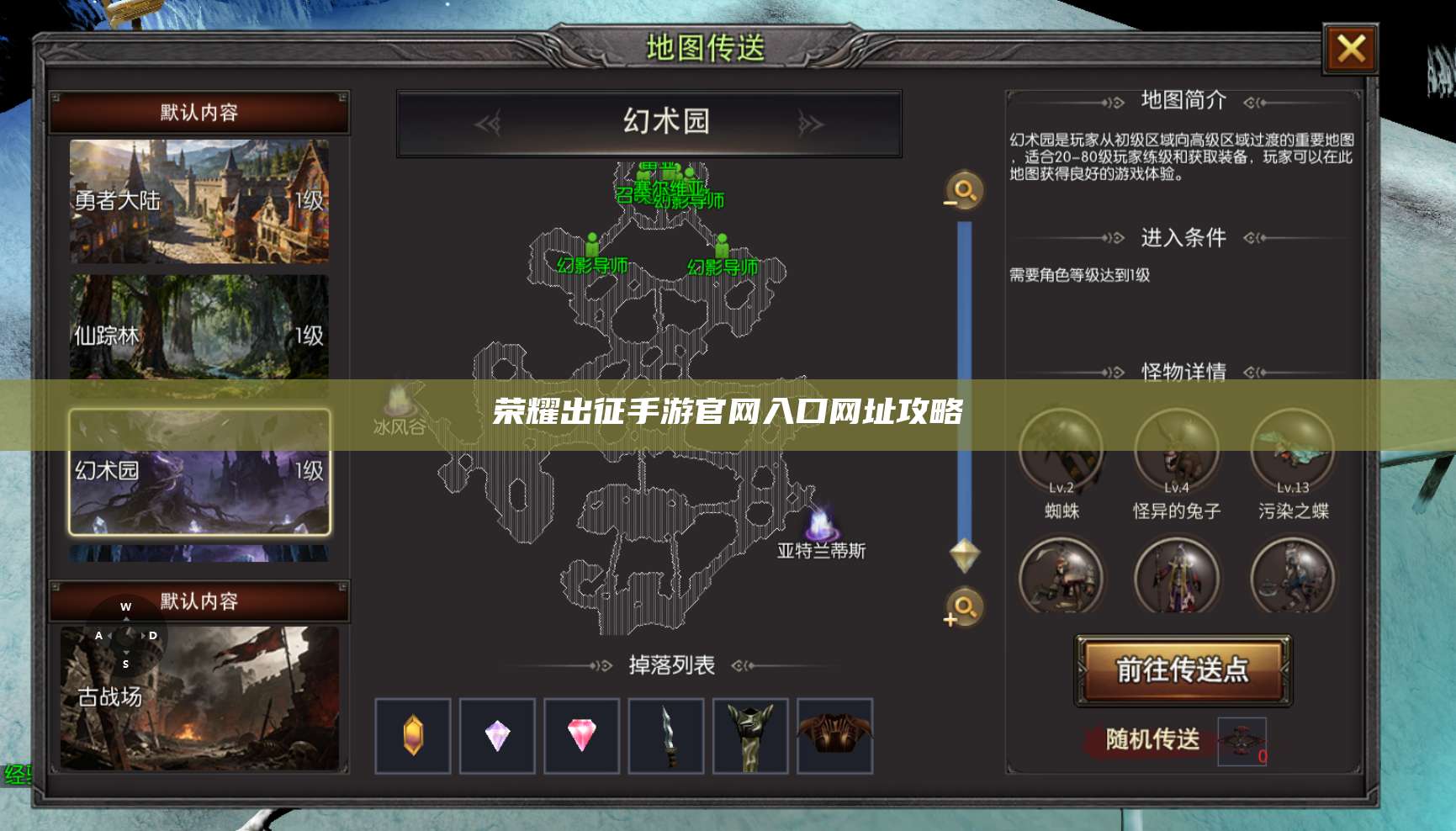Select the zoom-in magnifier icon

[x=962, y=607]
